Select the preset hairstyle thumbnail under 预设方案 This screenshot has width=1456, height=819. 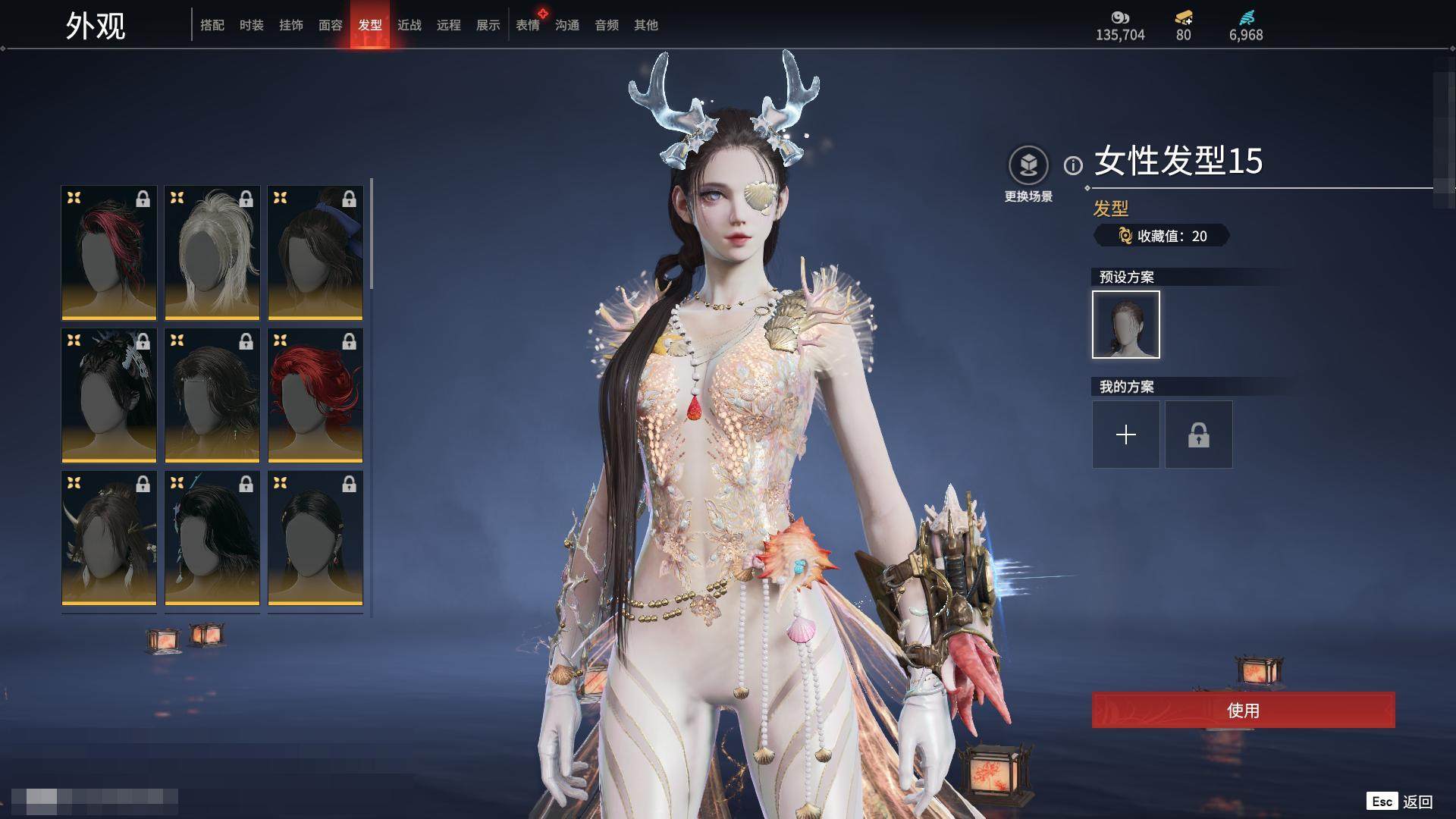tap(1126, 325)
